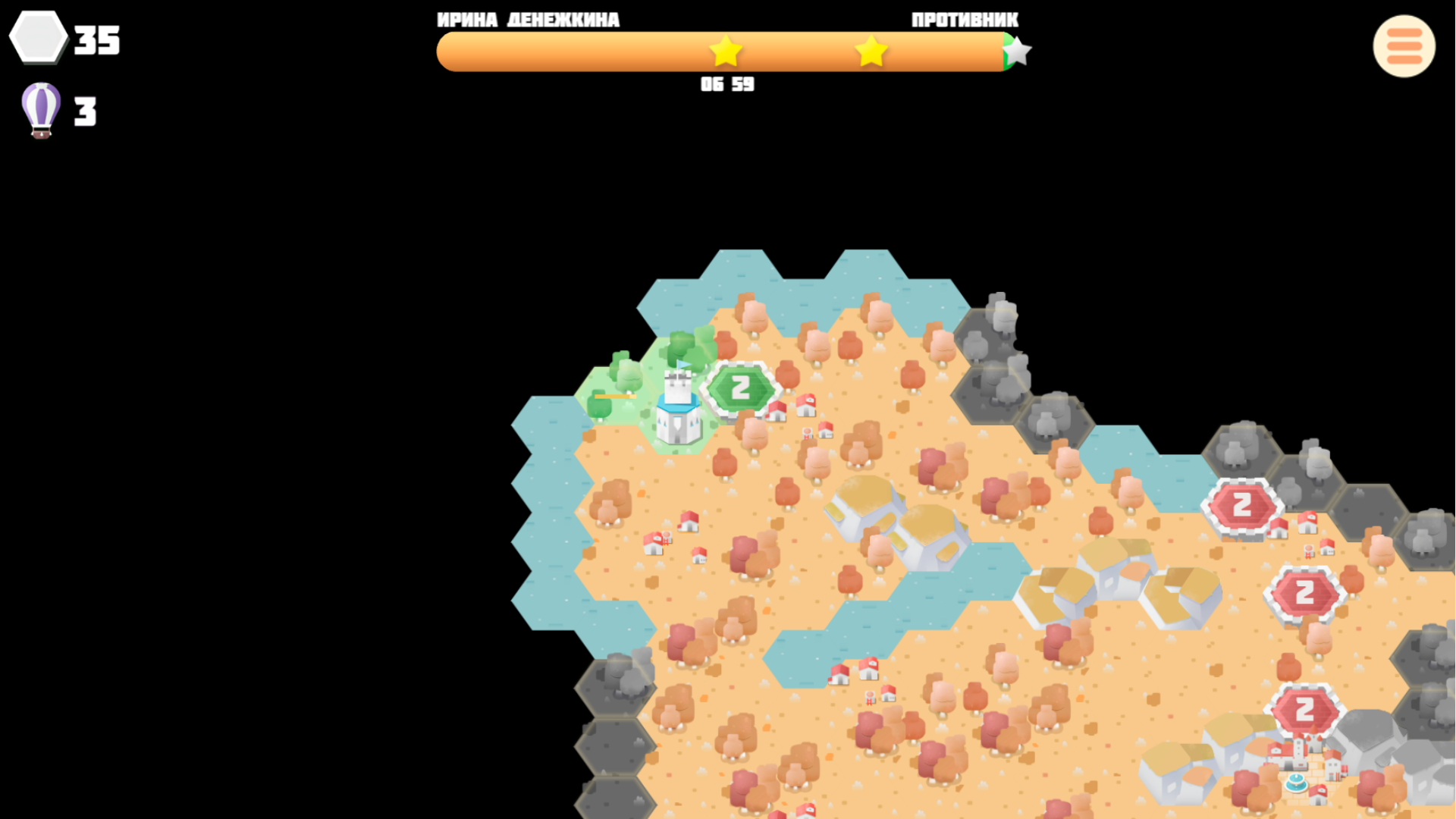Open the hamburger menu in the top right

(x=1404, y=46)
